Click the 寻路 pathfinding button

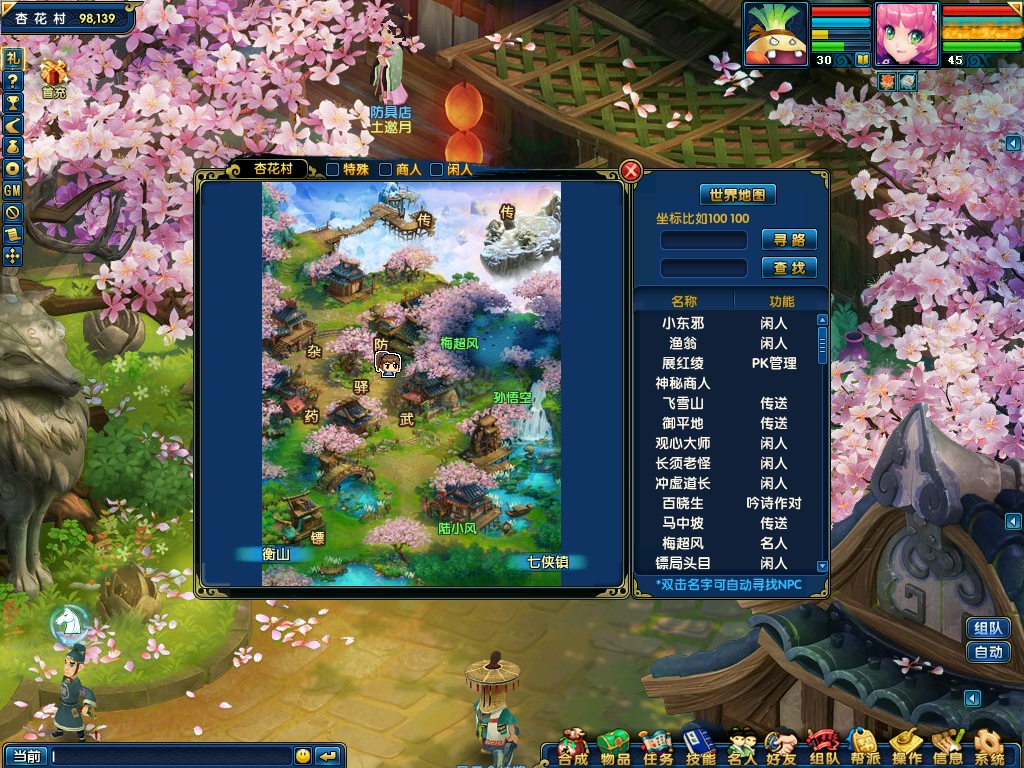click(789, 240)
